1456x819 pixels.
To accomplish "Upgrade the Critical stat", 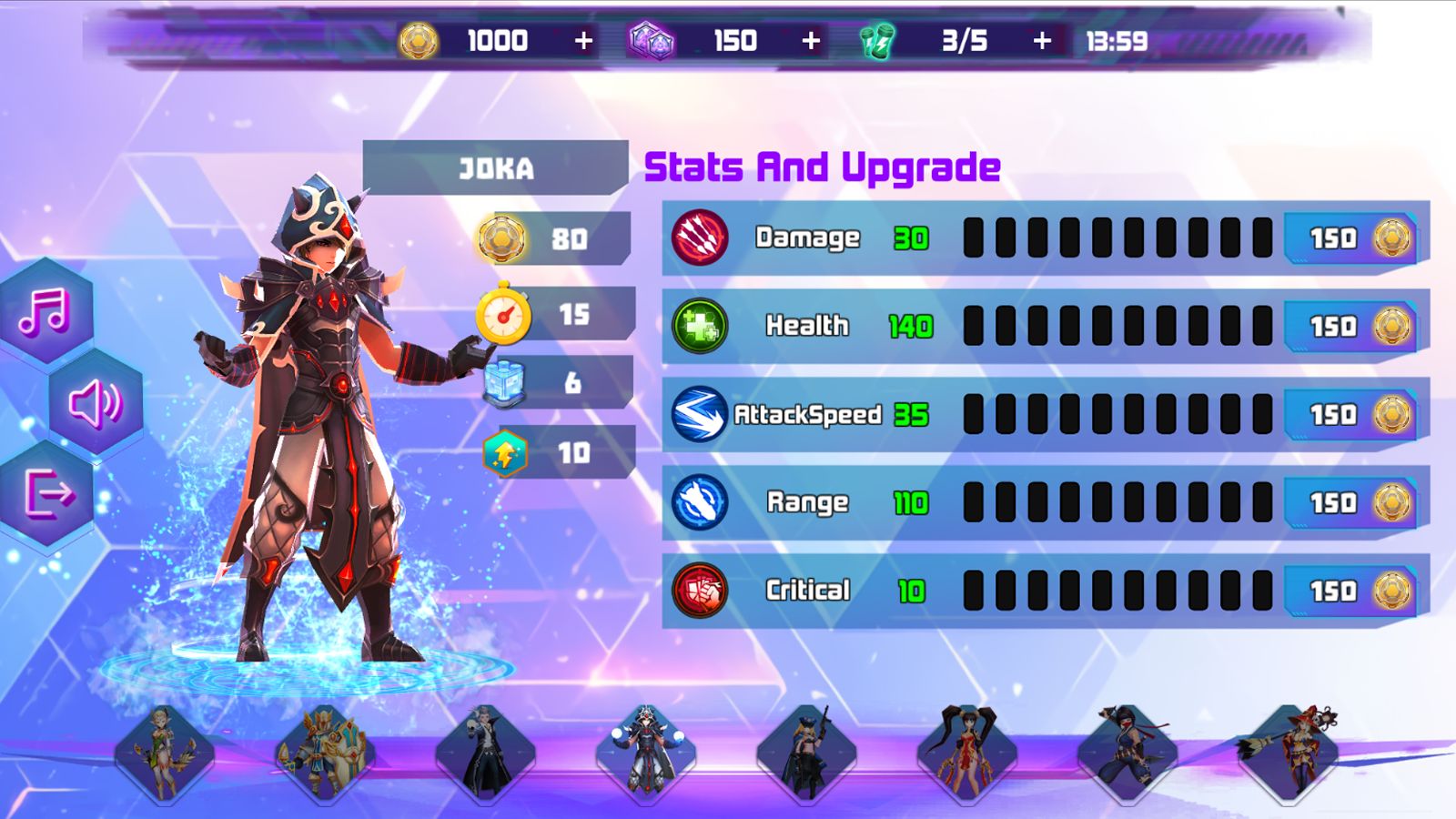I will pos(1352,591).
